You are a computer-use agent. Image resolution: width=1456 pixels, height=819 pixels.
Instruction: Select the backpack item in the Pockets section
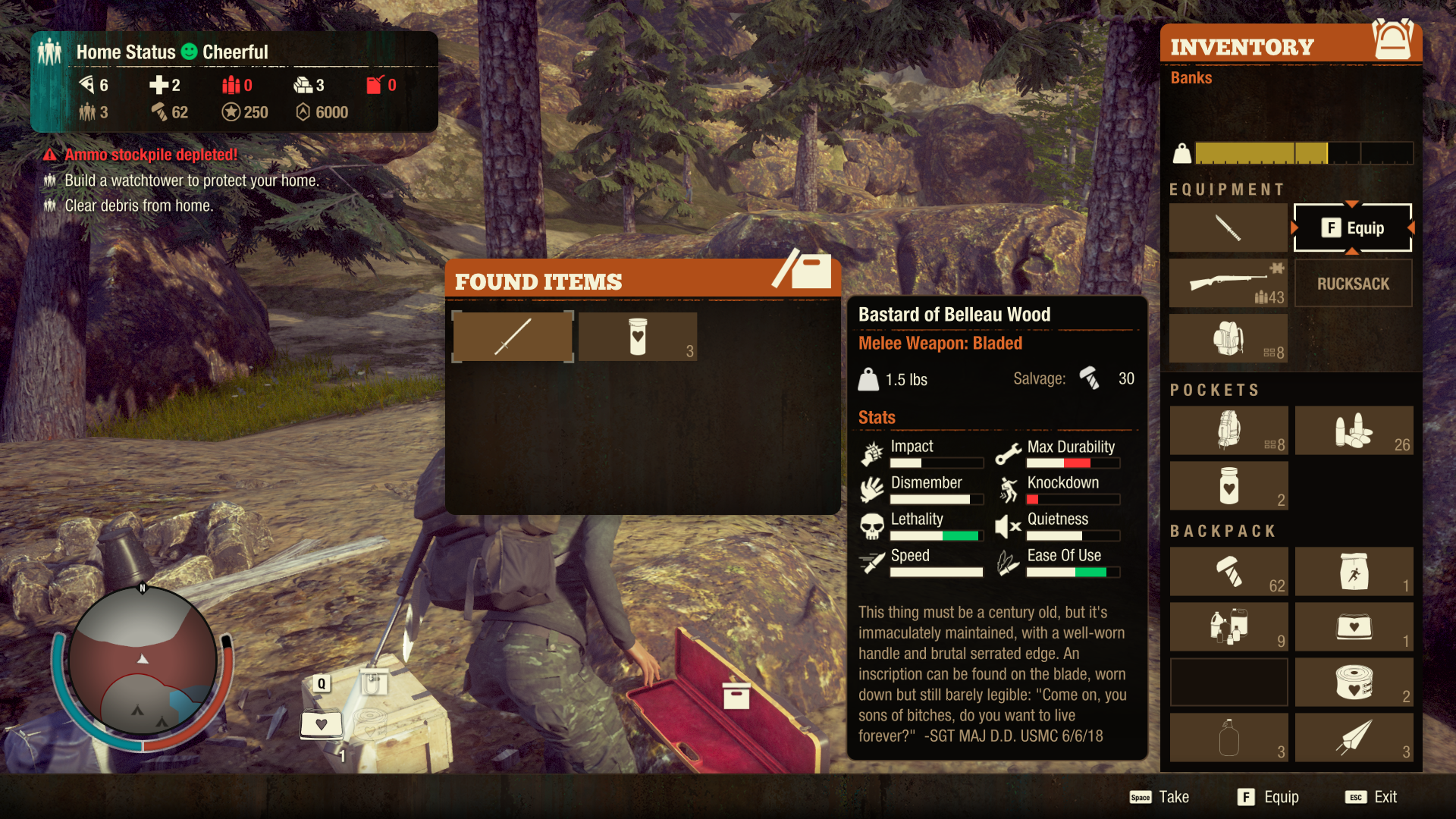point(1228,430)
